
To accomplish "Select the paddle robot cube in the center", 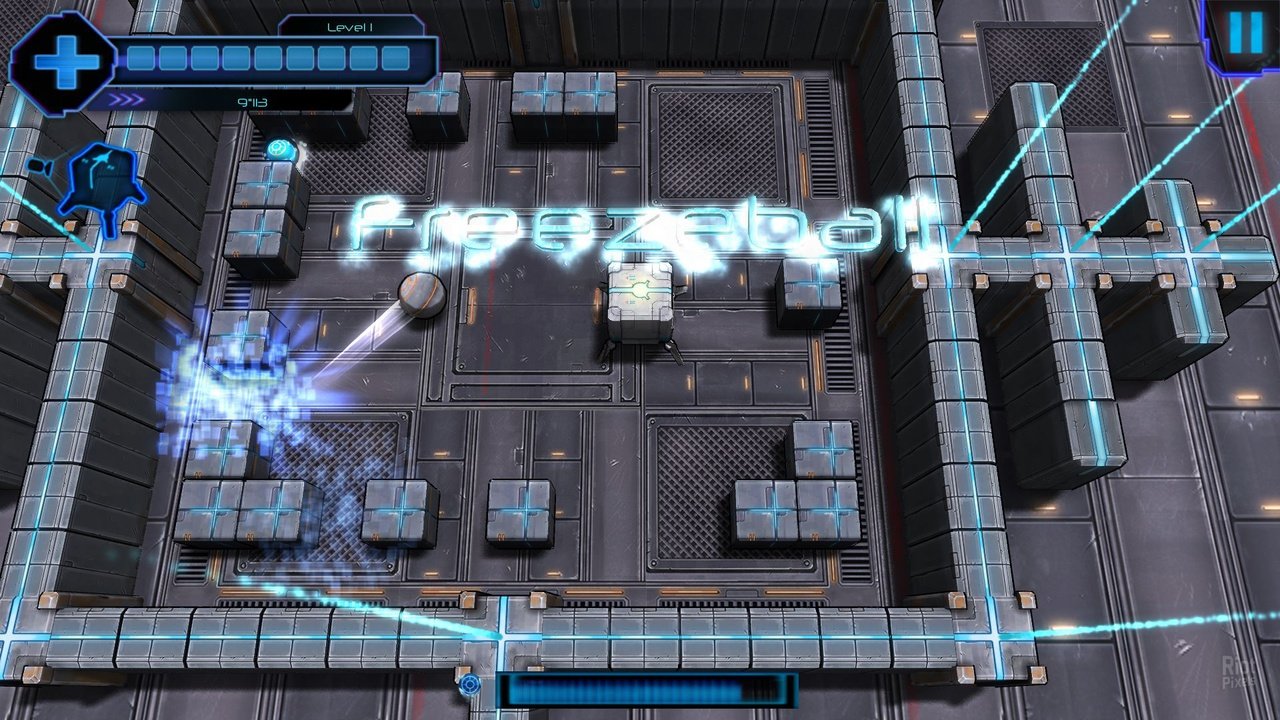I will [x=640, y=300].
